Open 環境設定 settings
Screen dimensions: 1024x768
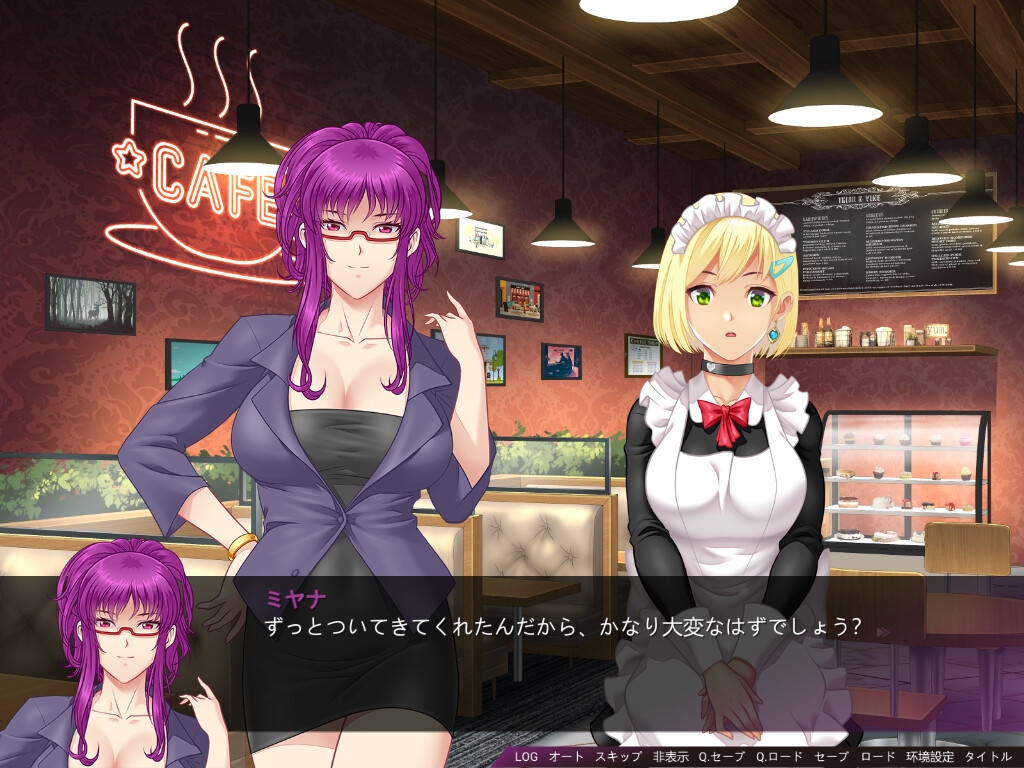click(x=930, y=757)
